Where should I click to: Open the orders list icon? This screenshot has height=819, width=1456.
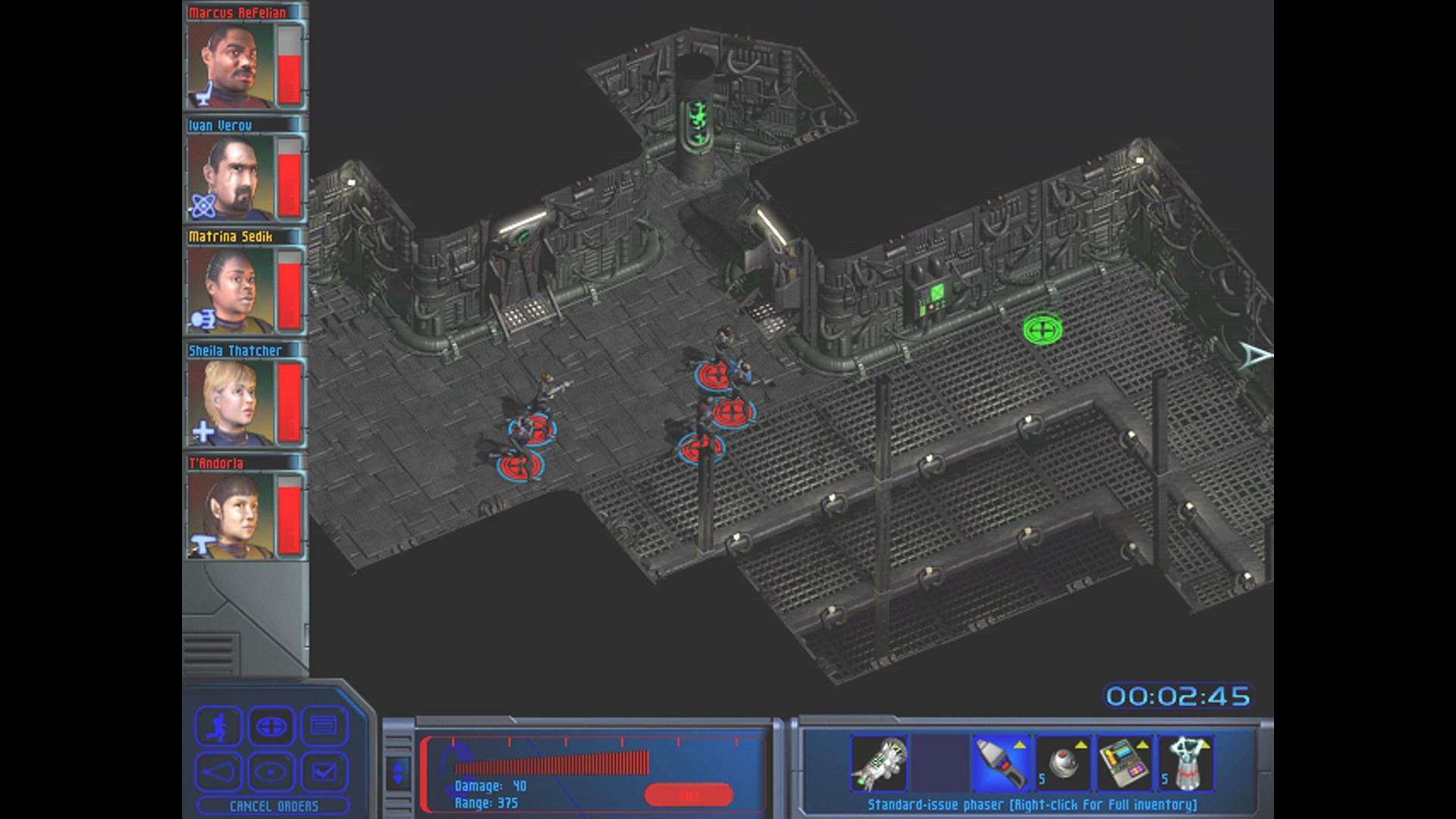[323, 727]
